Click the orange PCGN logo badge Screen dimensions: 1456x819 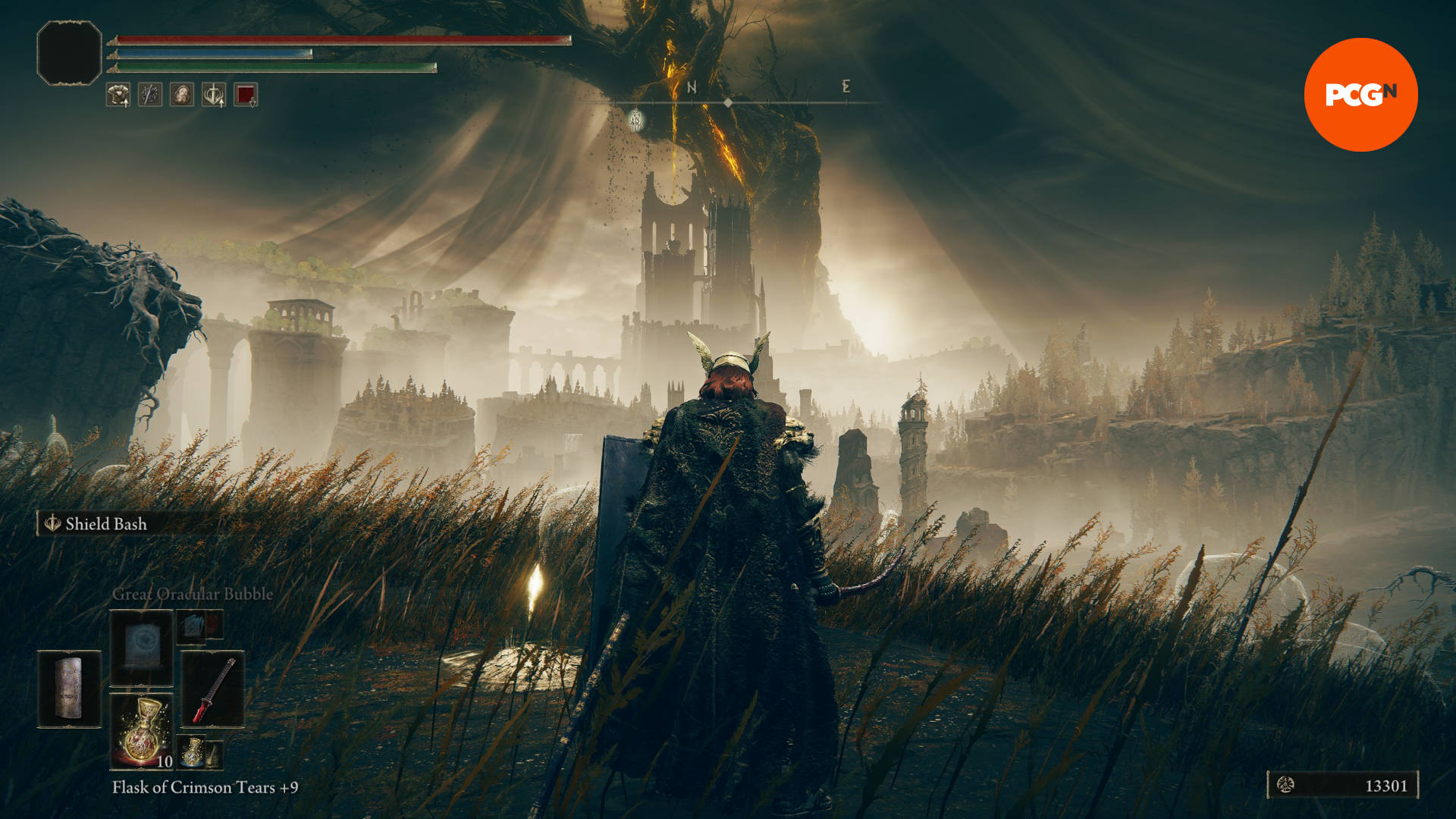pyautogui.click(x=1360, y=95)
